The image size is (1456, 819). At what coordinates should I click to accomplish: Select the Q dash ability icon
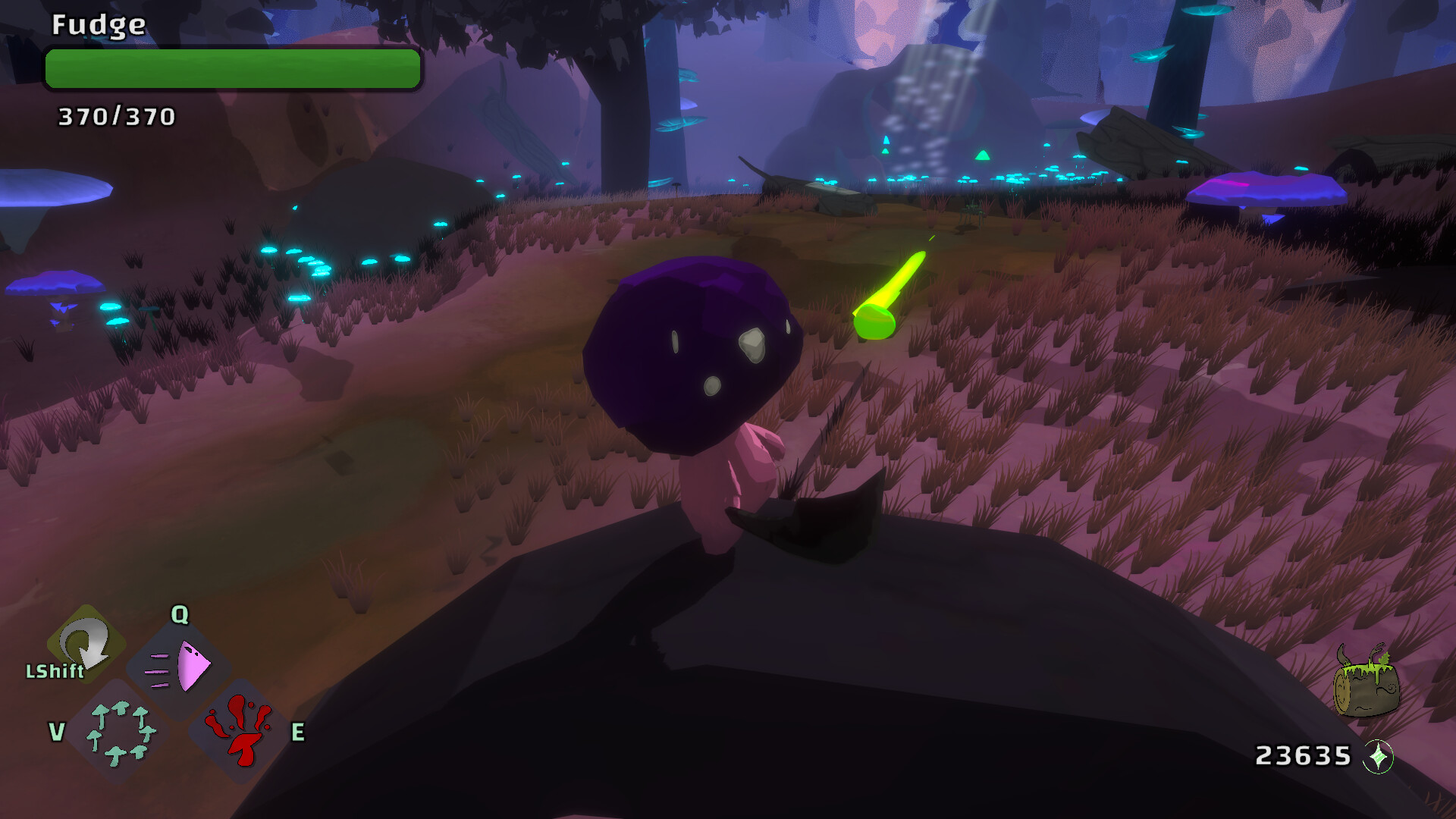click(179, 666)
